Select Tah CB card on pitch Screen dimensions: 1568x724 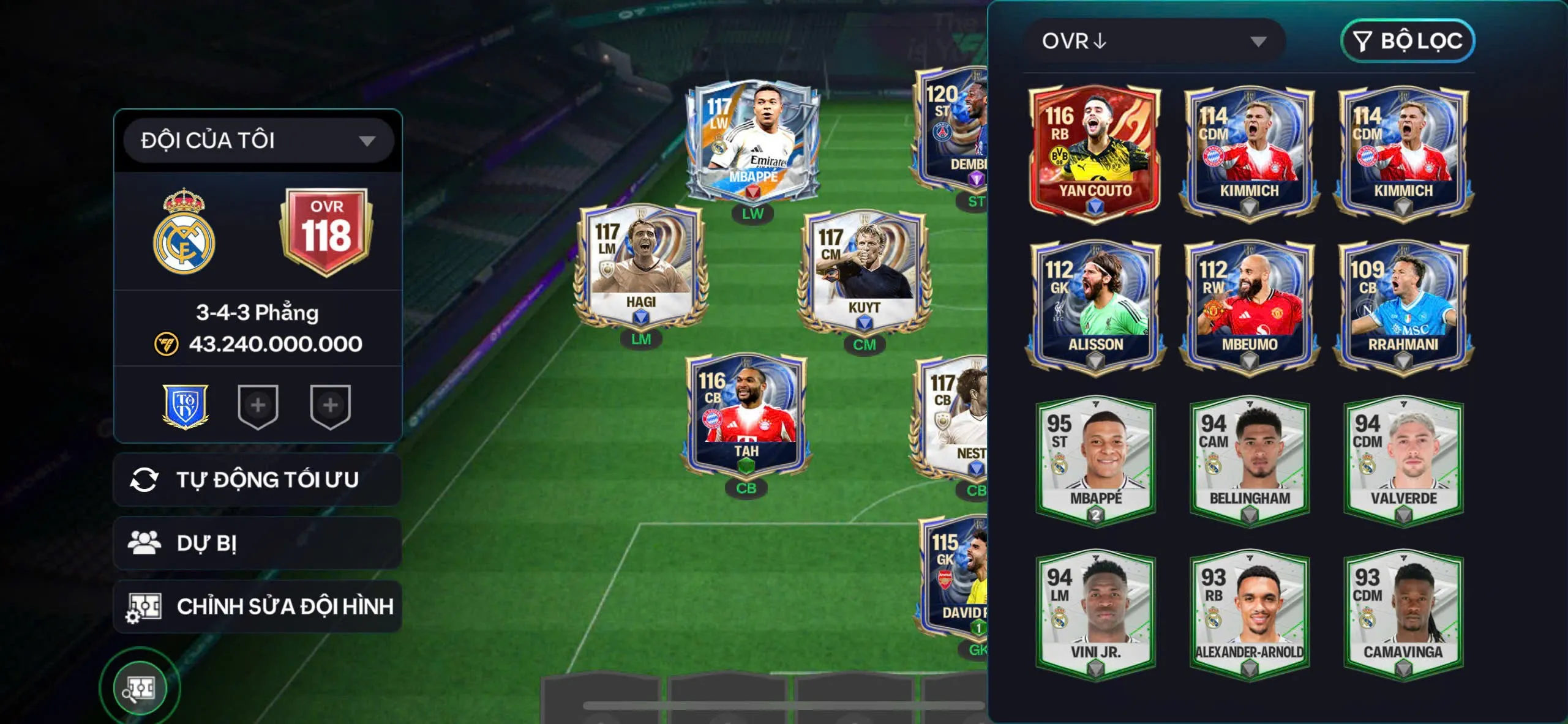(746, 416)
